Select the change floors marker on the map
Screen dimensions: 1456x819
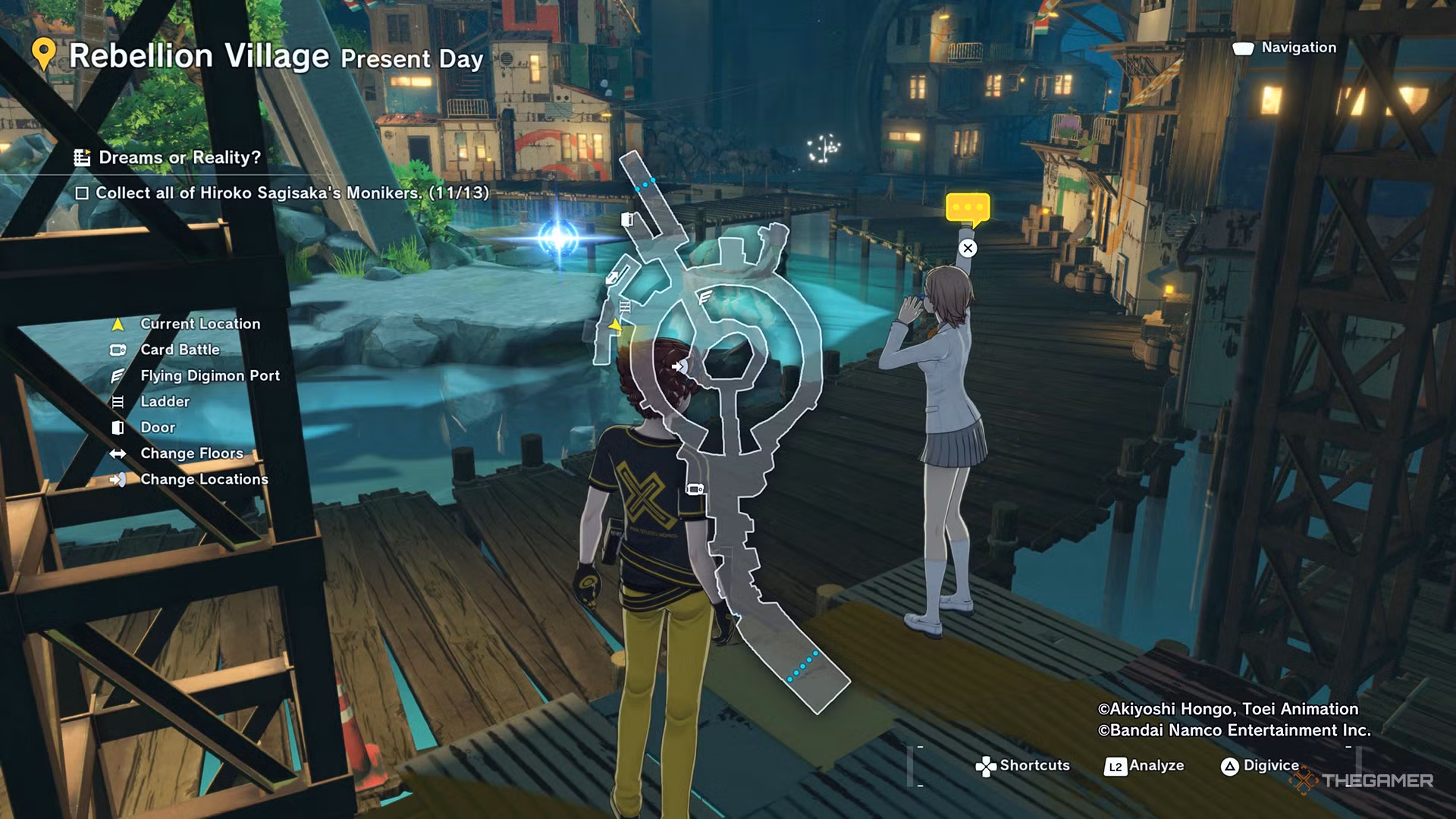click(x=612, y=278)
